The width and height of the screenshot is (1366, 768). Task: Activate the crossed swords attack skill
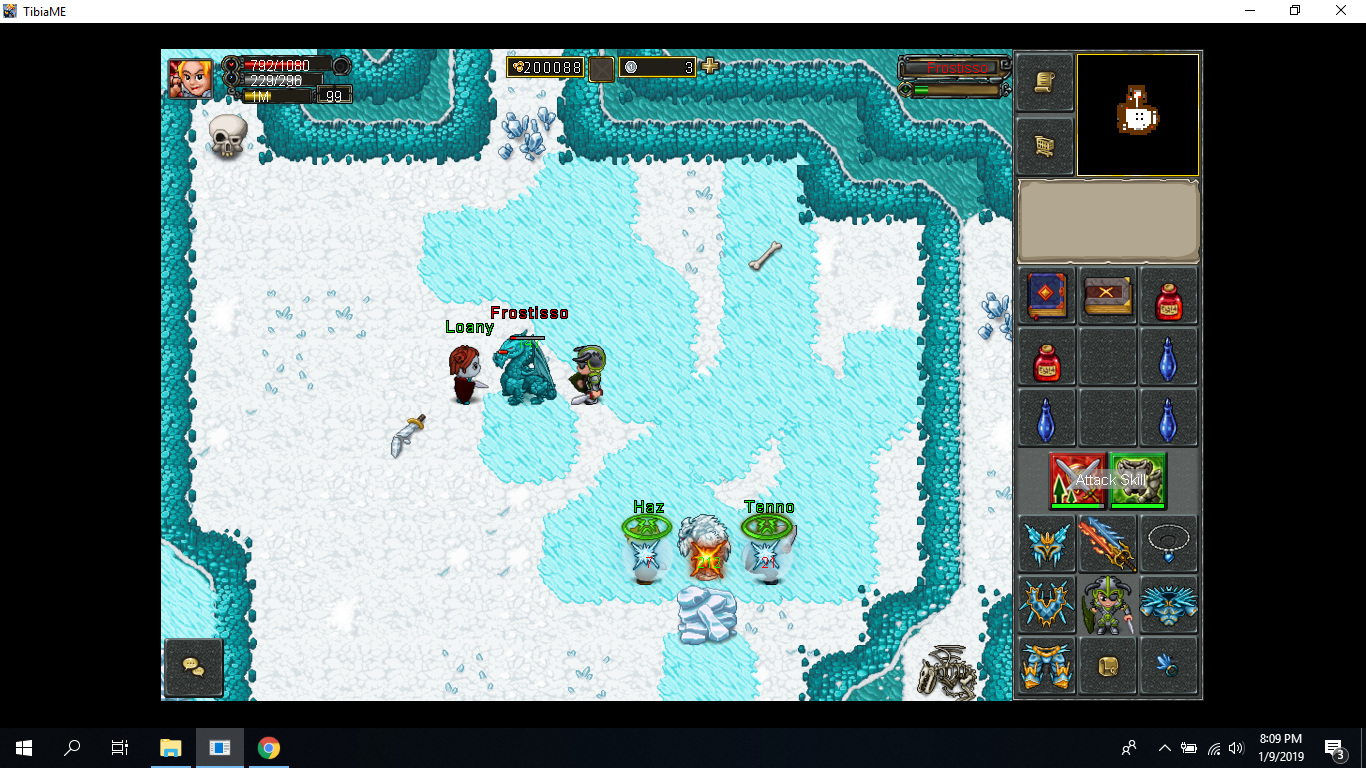[1078, 481]
